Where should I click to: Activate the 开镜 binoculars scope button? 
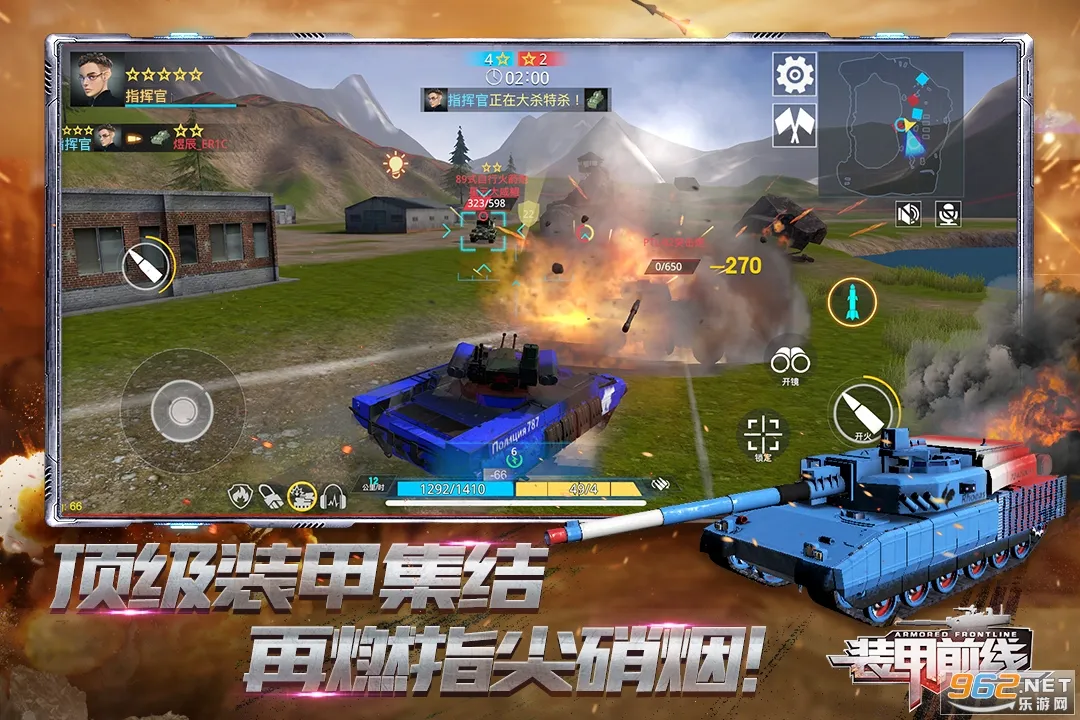click(789, 360)
